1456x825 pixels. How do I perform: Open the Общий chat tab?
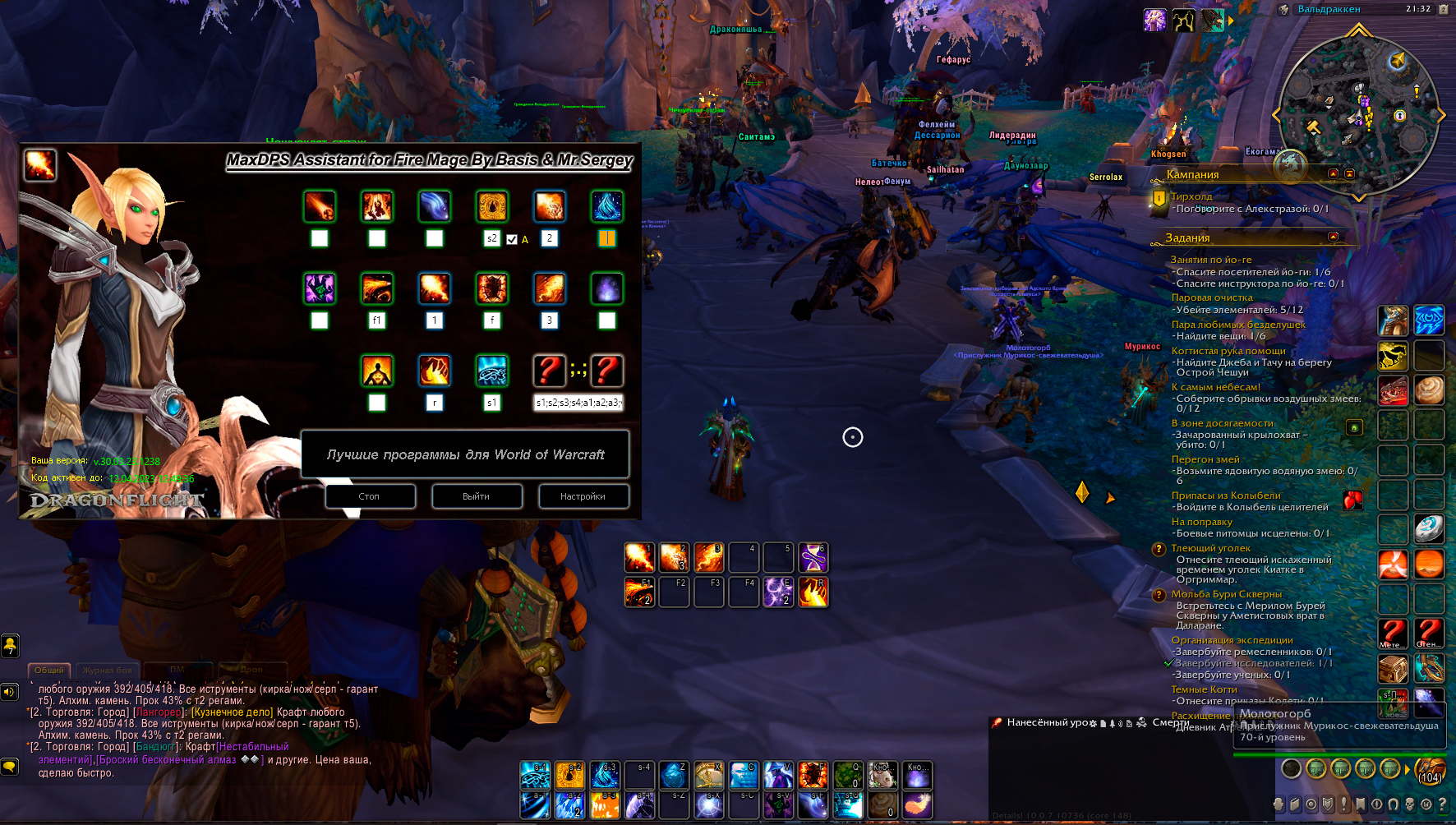pyautogui.click(x=49, y=670)
